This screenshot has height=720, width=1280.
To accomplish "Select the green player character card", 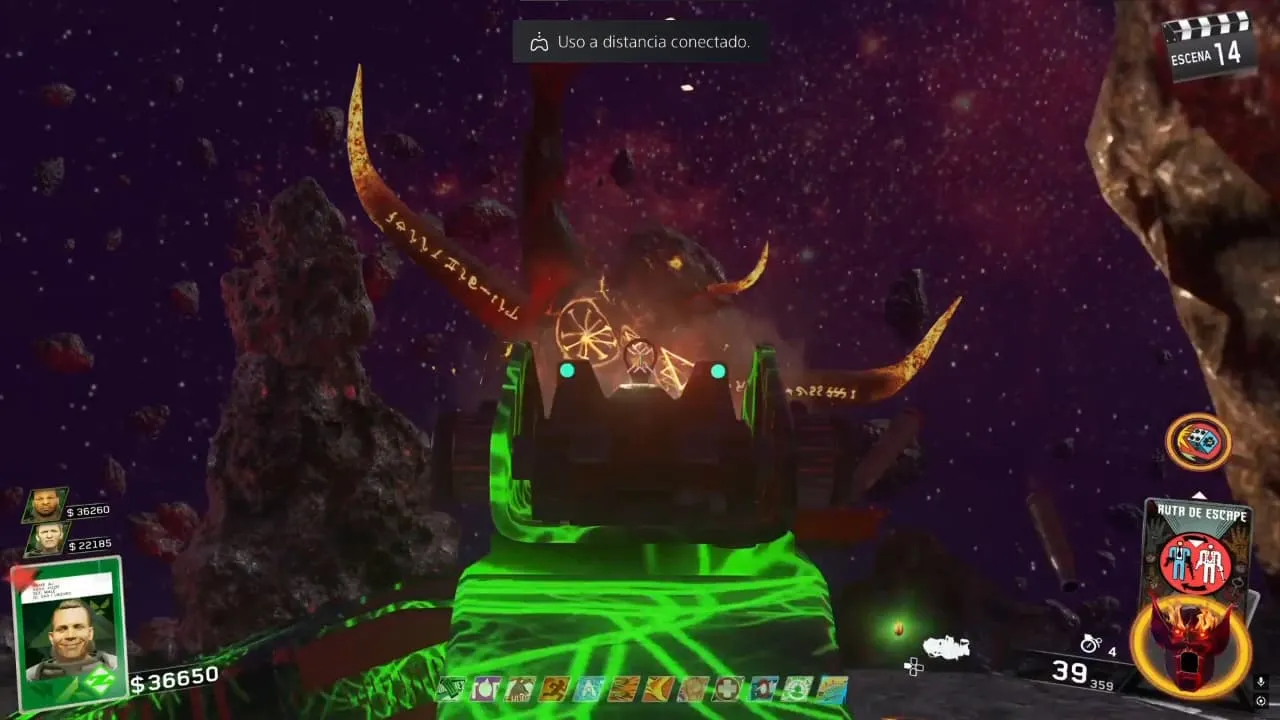I will (x=69, y=633).
